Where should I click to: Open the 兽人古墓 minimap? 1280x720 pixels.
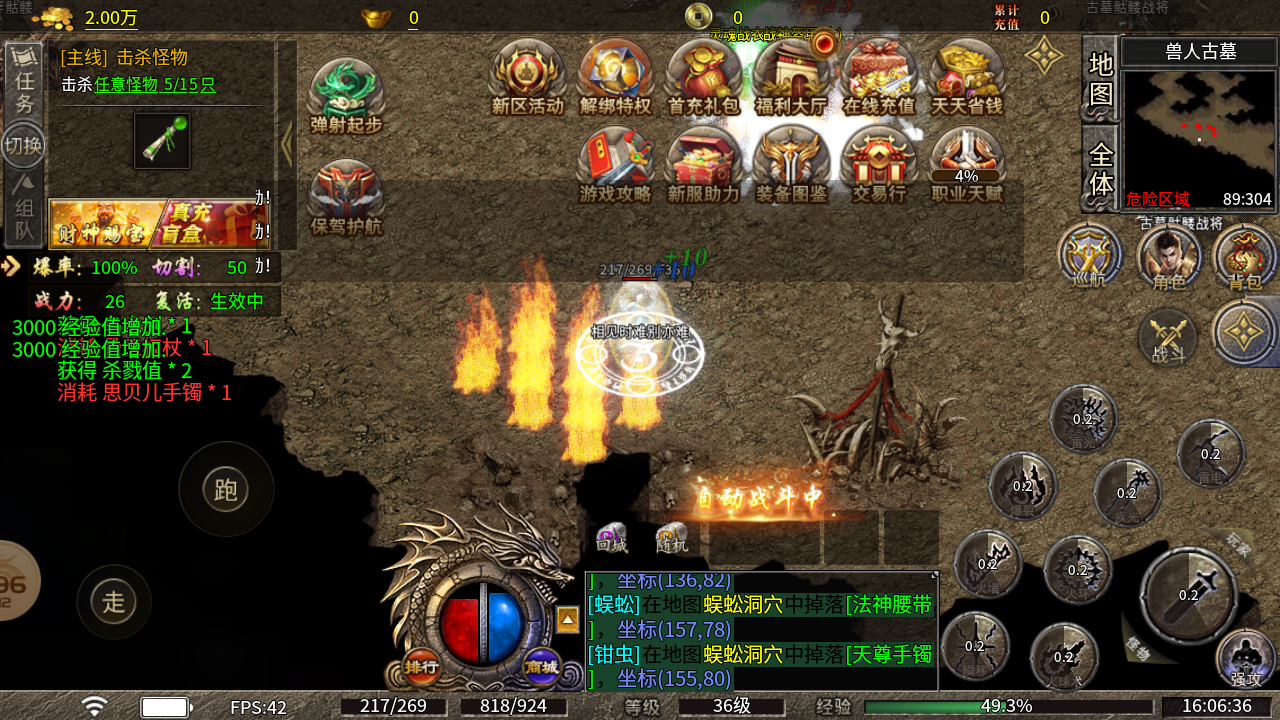coord(1199,127)
